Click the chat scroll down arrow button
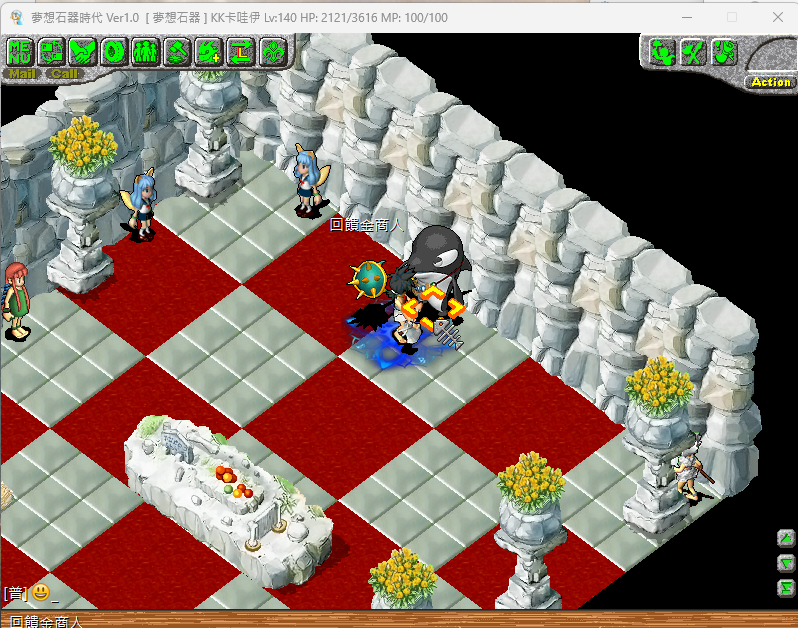Screen dimensions: 798x628 pos(786,562)
